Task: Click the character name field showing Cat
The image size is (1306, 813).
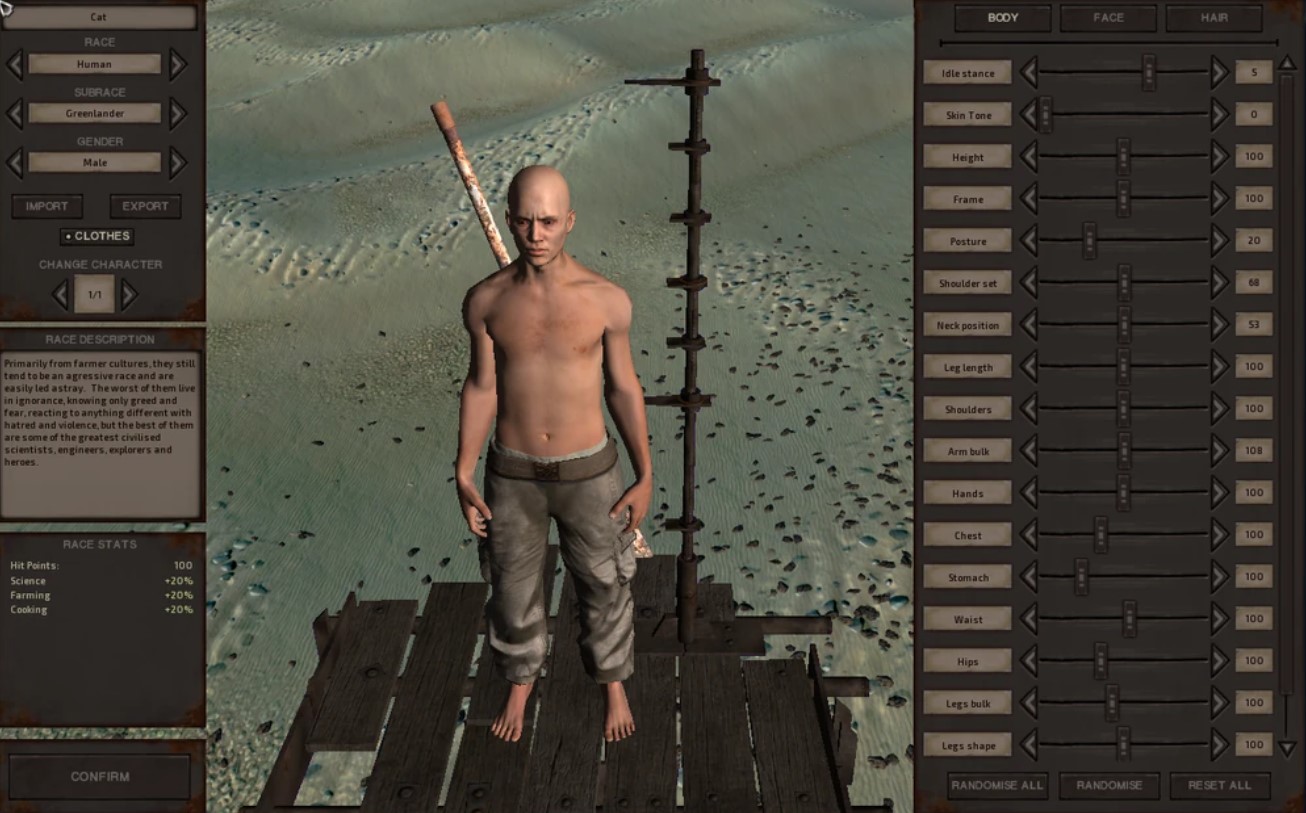Action: pos(97,17)
